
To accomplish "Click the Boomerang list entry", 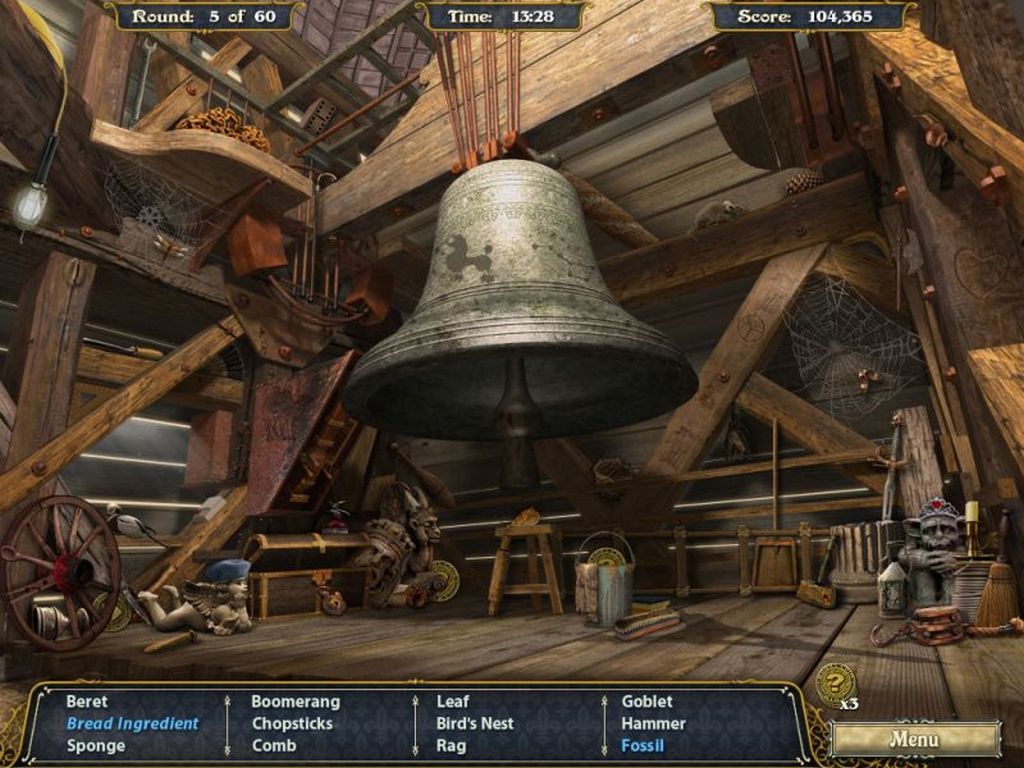I will click(x=295, y=702).
